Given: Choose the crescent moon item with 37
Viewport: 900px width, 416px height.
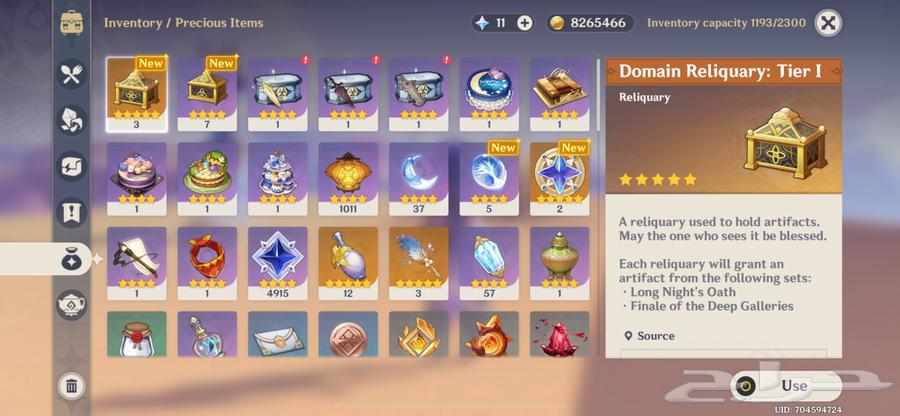Looking at the screenshot, I should click(419, 176).
